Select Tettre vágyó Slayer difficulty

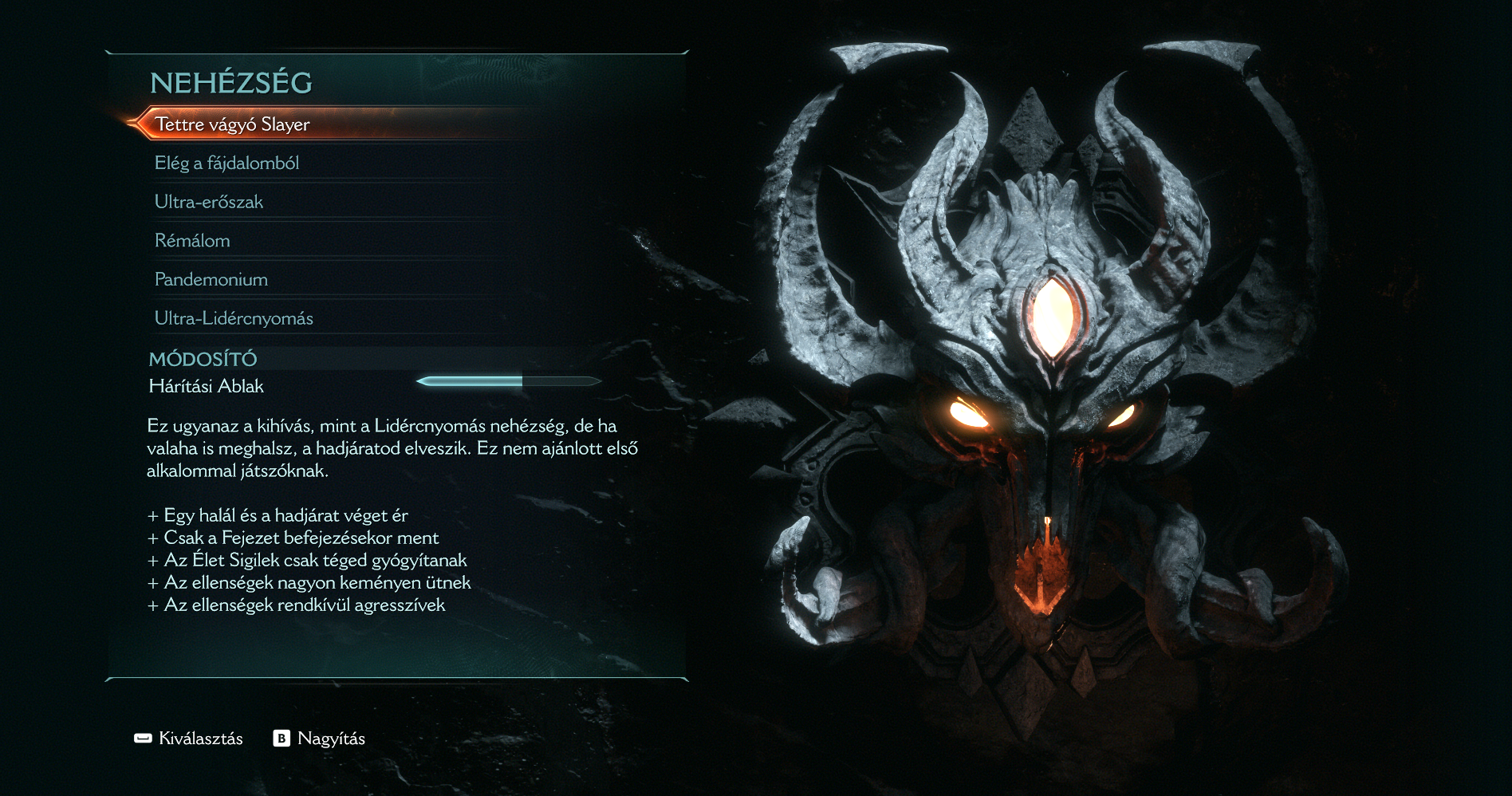[232, 124]
